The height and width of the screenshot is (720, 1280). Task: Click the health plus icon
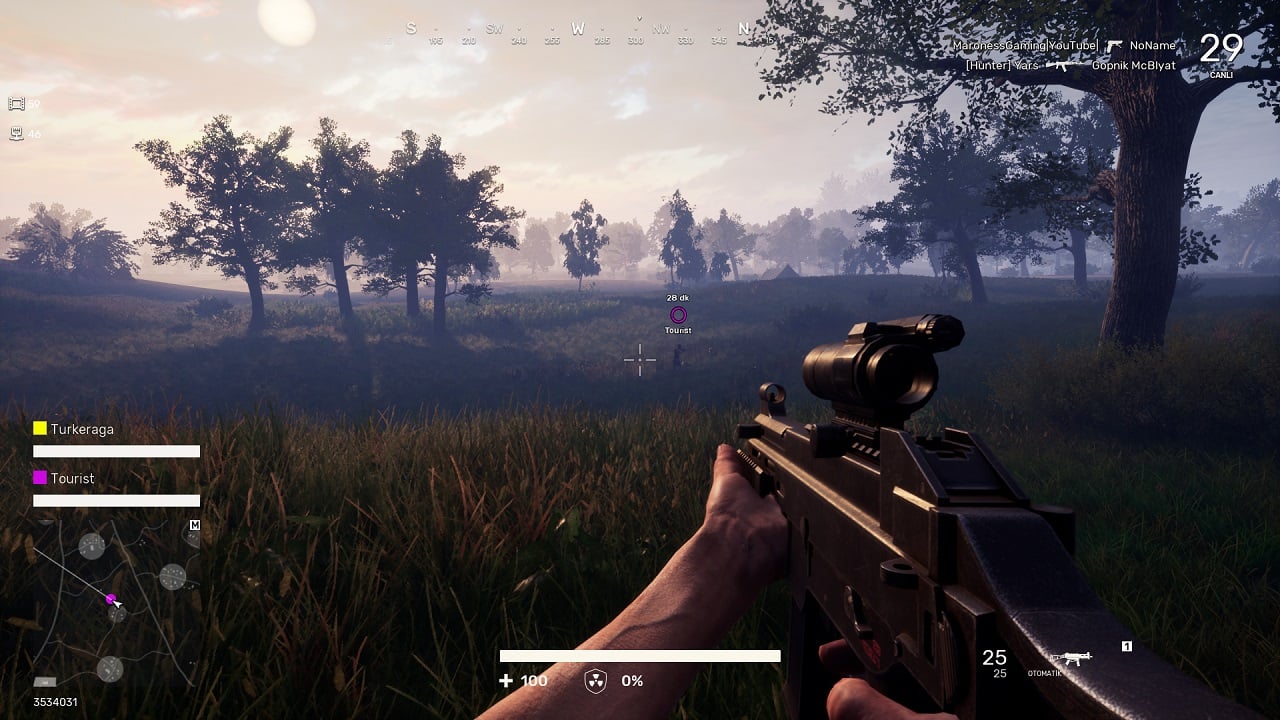coord(506,681)
